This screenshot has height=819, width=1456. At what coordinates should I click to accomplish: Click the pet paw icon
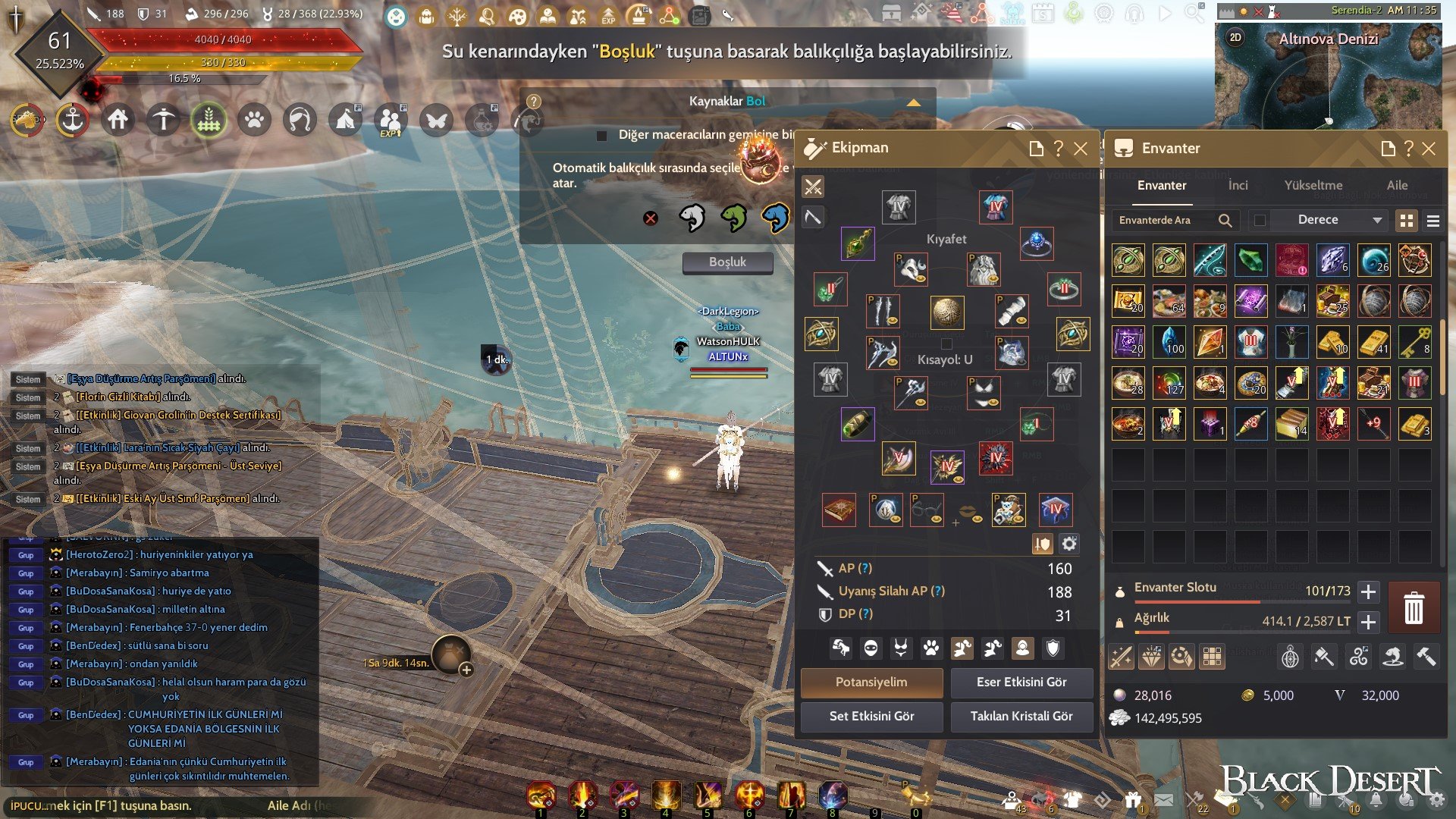254,120
